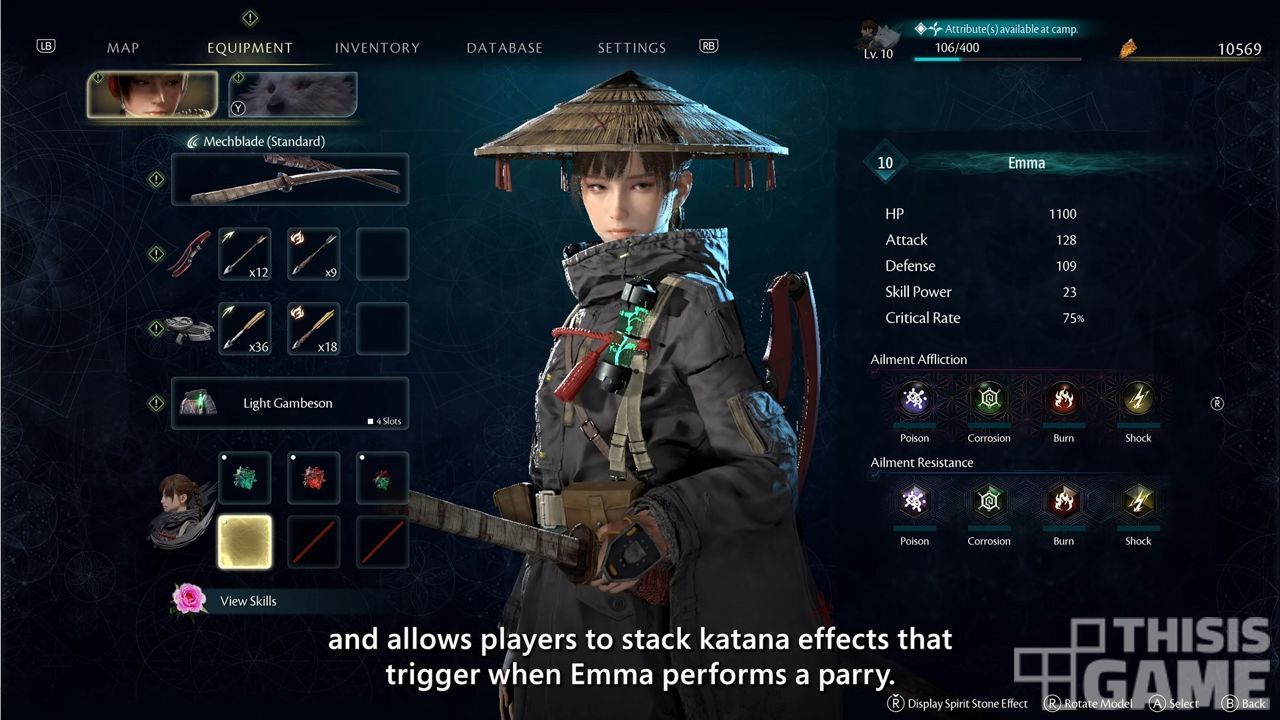Select the Mechblade weapon slot
1280x720 pixels.
coord(290,180)
